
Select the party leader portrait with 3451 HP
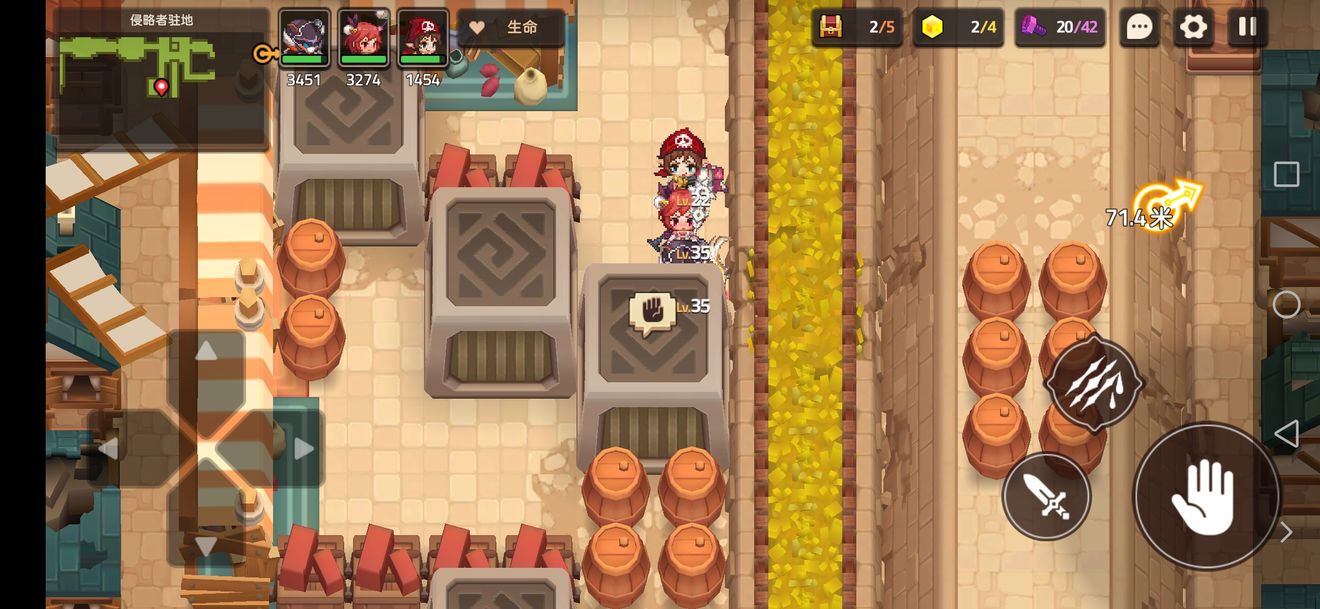pyautogui.click(x=304, y=39)
